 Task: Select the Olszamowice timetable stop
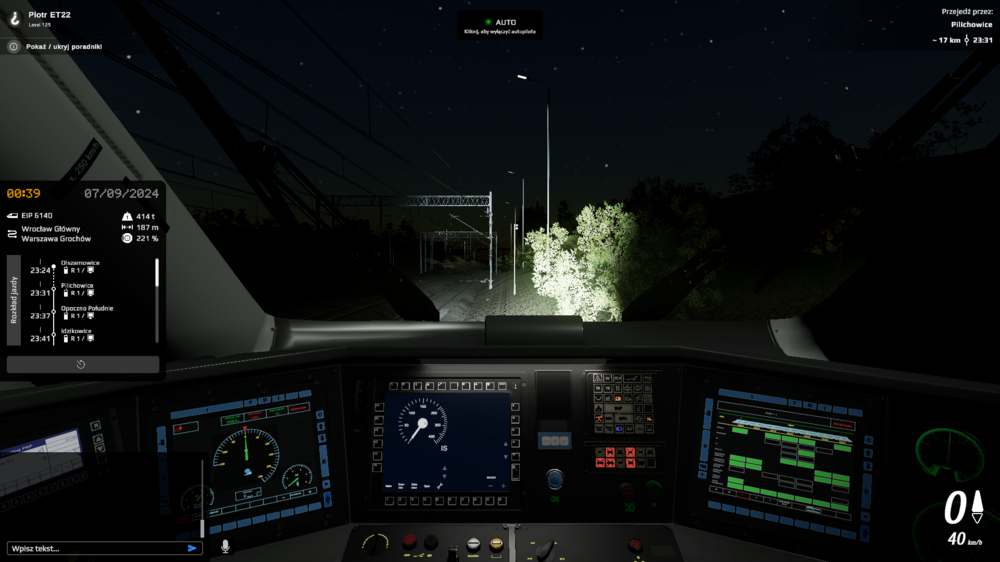80,263
